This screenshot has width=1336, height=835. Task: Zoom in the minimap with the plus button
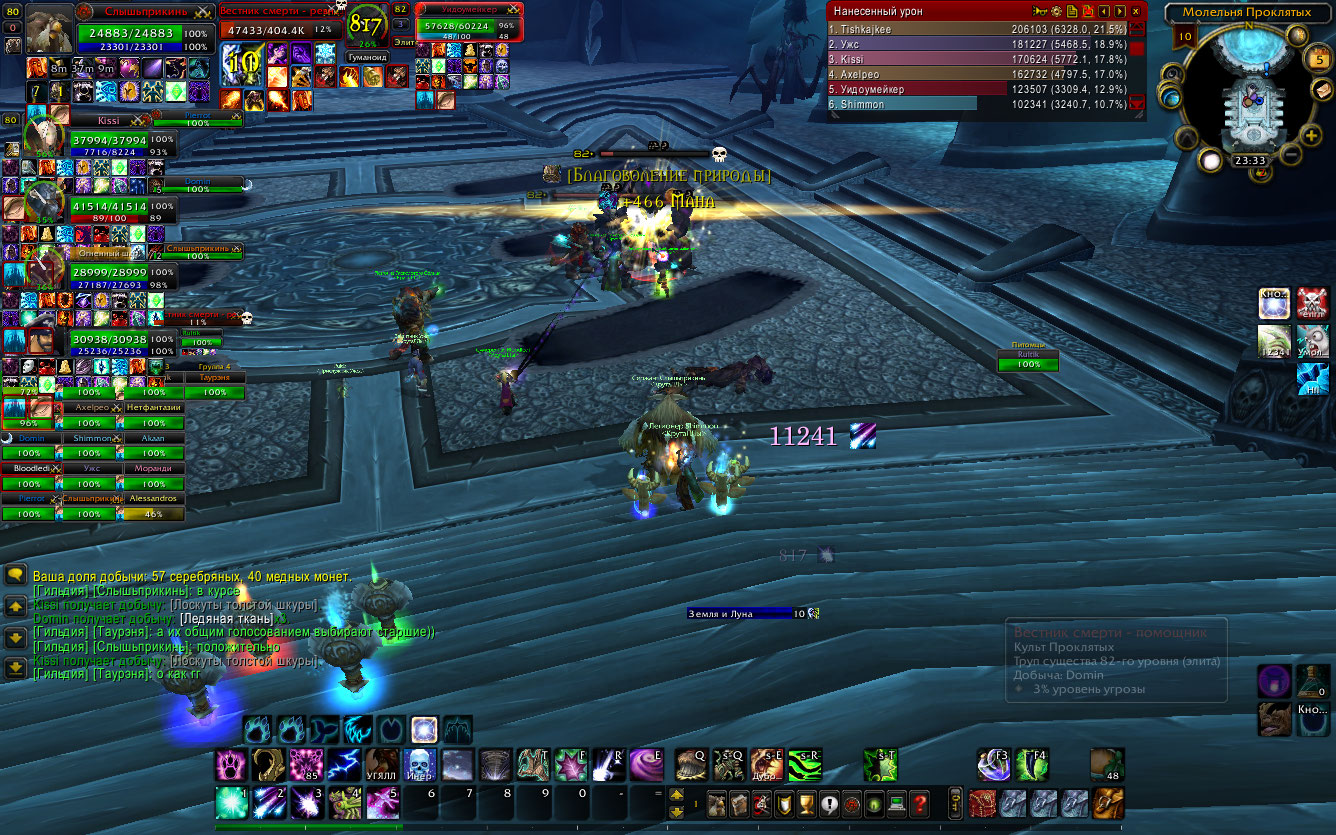[1312, 135]
